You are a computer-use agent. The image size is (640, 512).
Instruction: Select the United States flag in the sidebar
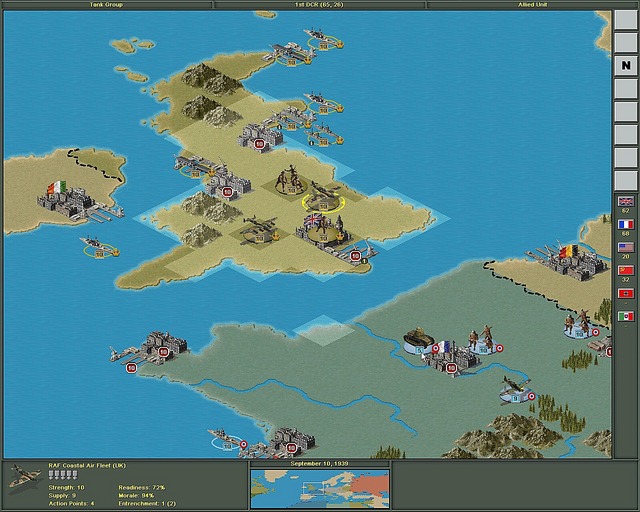pyautogui.click(x=626, y=247)
